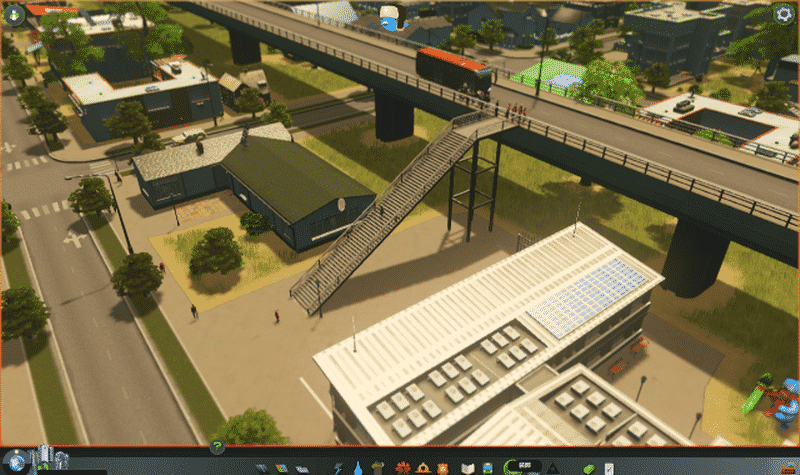This screenshot has width=800, height=475.
Task: Select the Roads build tool
Action: coord(263,467)
